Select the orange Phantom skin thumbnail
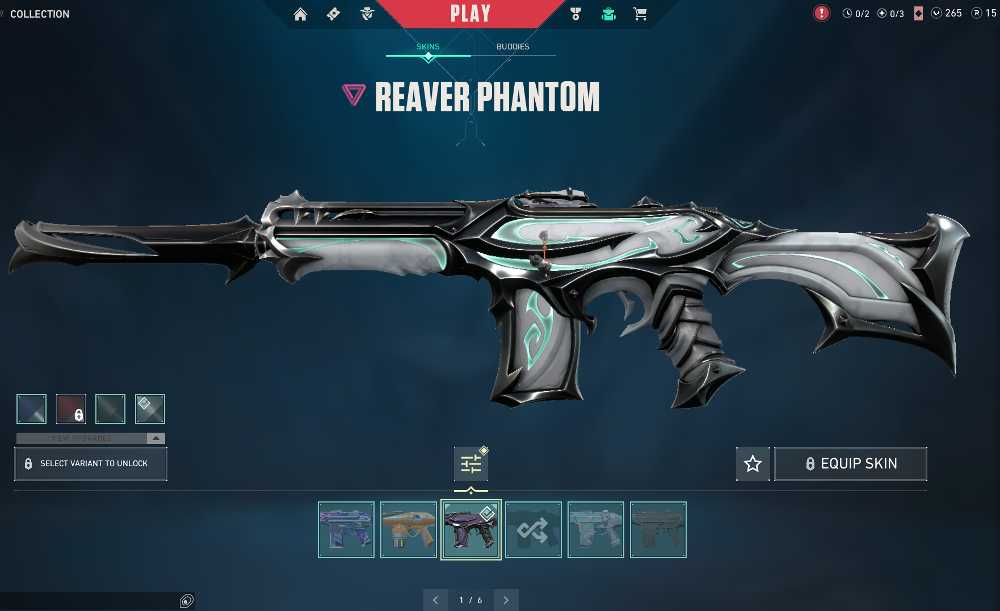 408,529
